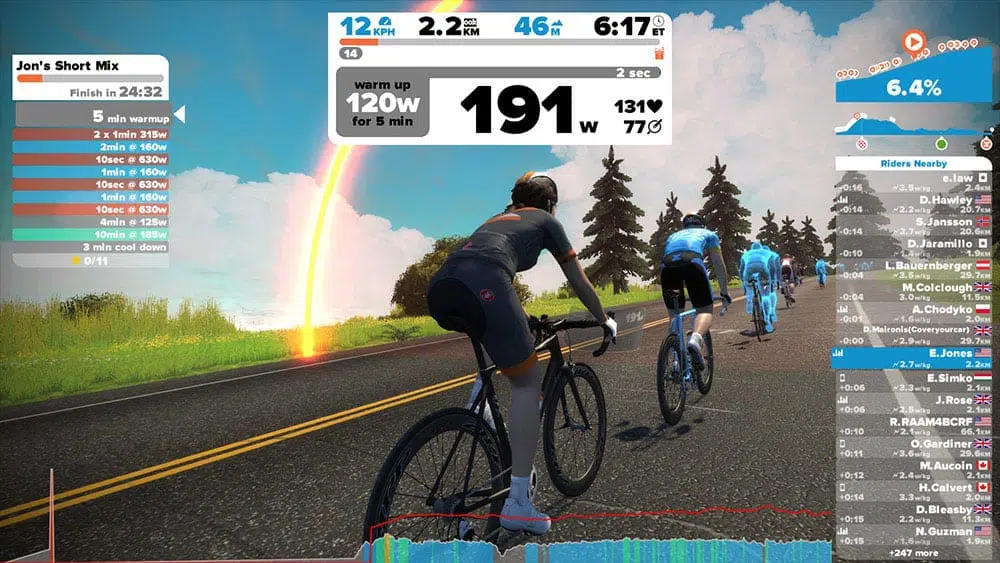
Task: Select the 2 x 1min 315w interval
Action: [90, 134]
